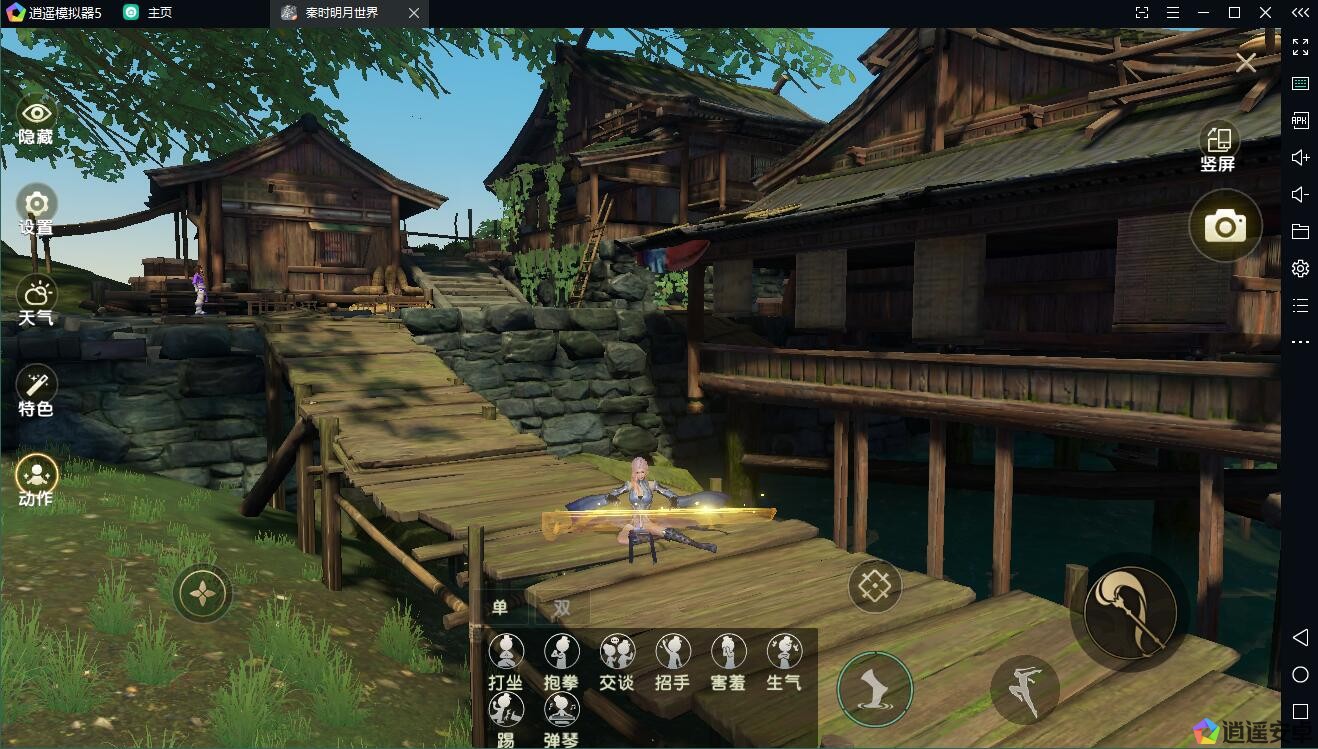Image resolution: width=1318 pixels, height=749 pixels.
Task: Switch to the 单 solo emote tab
Action: coord(500,607)
